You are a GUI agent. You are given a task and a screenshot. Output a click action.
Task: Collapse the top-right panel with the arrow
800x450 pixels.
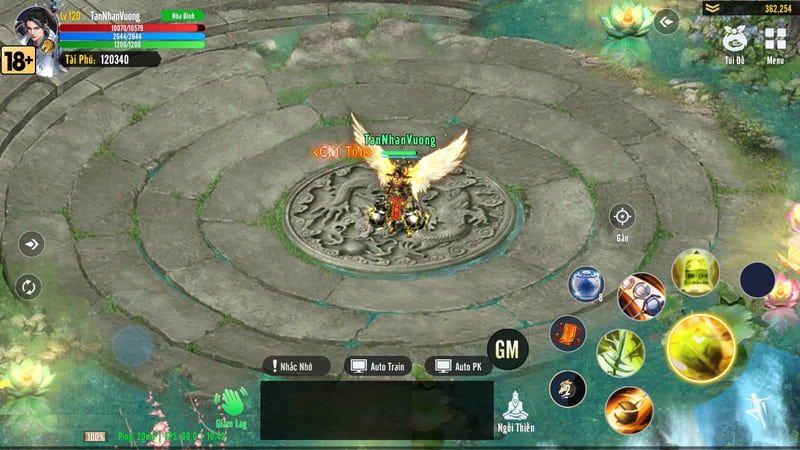pyautogui.click(x=667, y=20)
